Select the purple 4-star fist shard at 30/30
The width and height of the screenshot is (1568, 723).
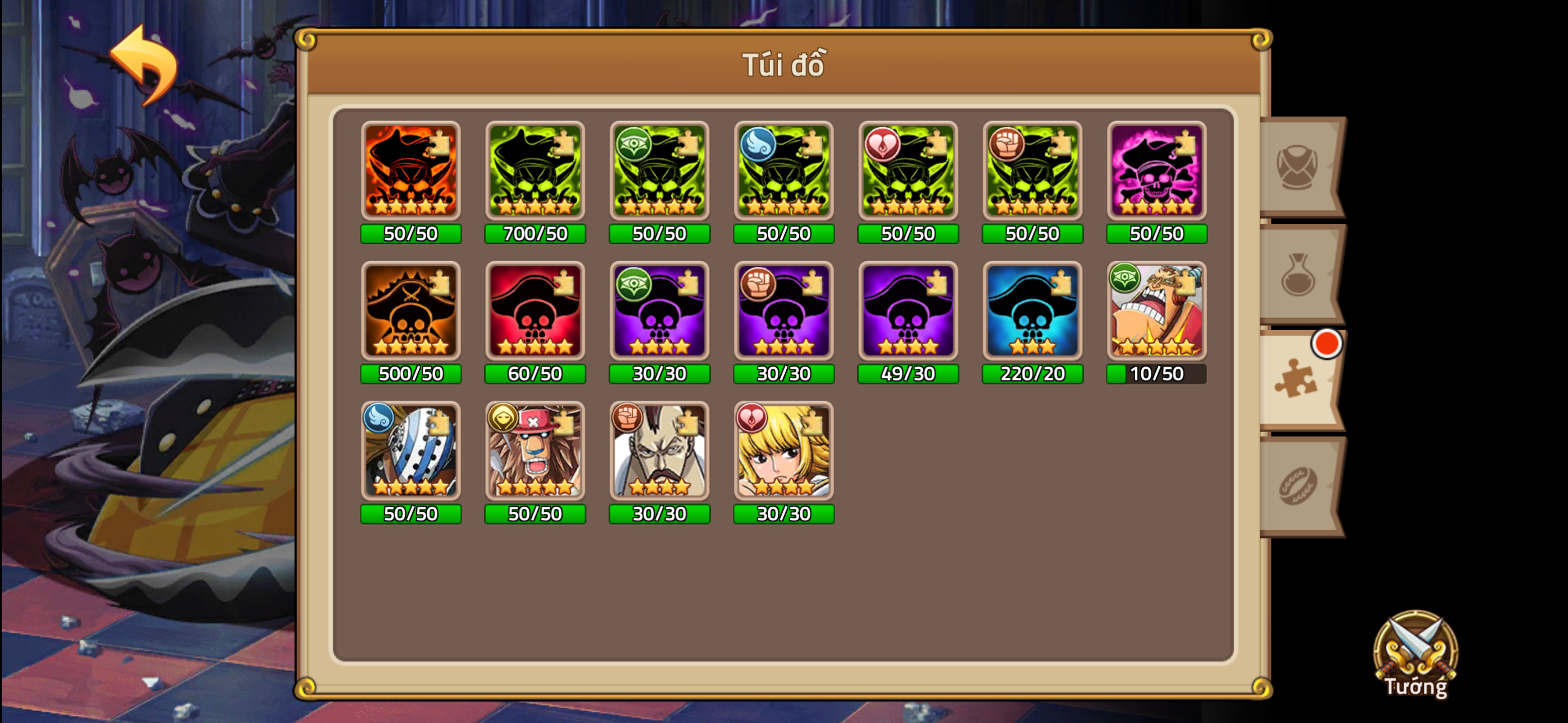(783, 313)
